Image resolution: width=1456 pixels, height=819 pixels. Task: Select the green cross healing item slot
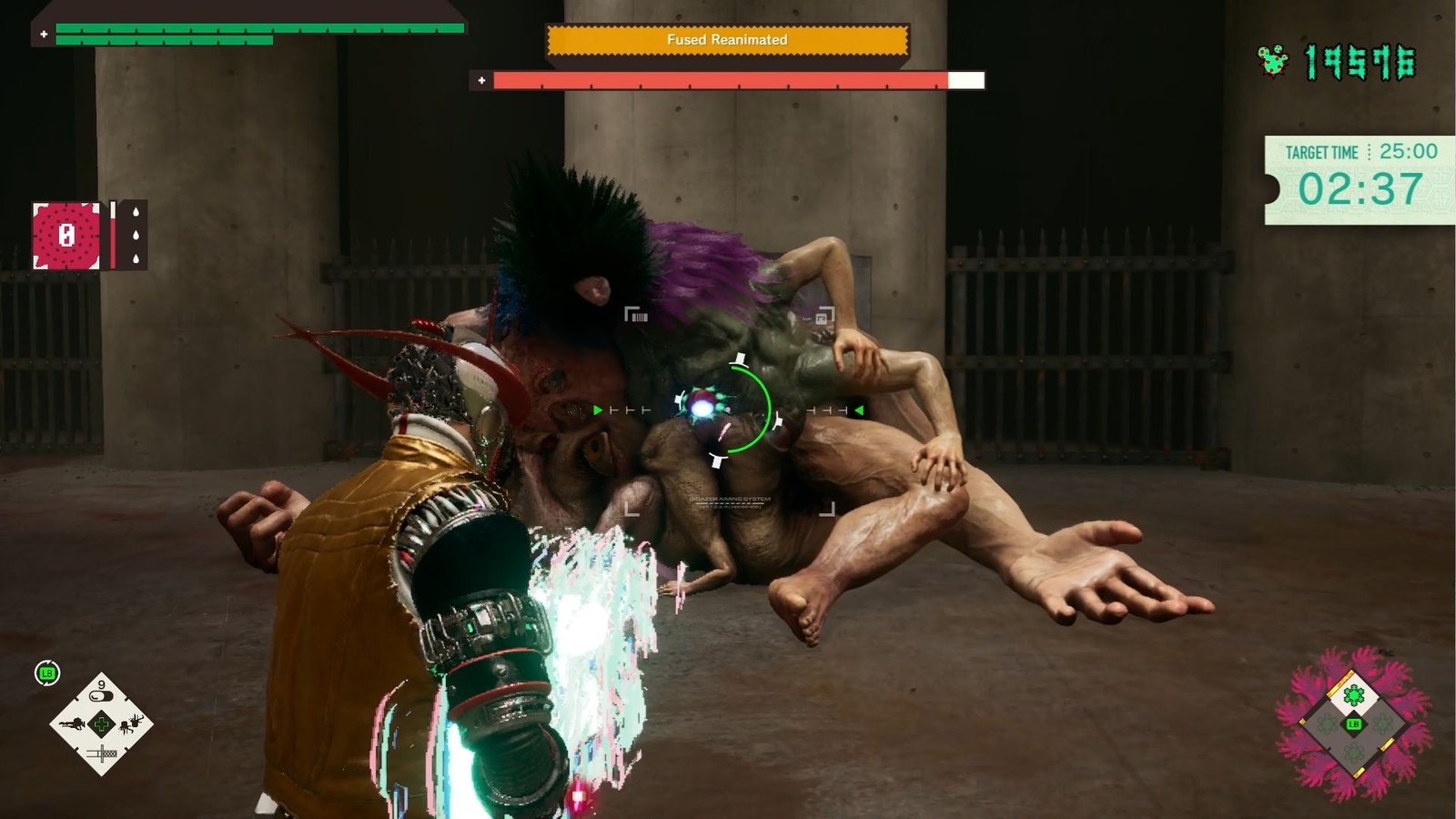101,724
